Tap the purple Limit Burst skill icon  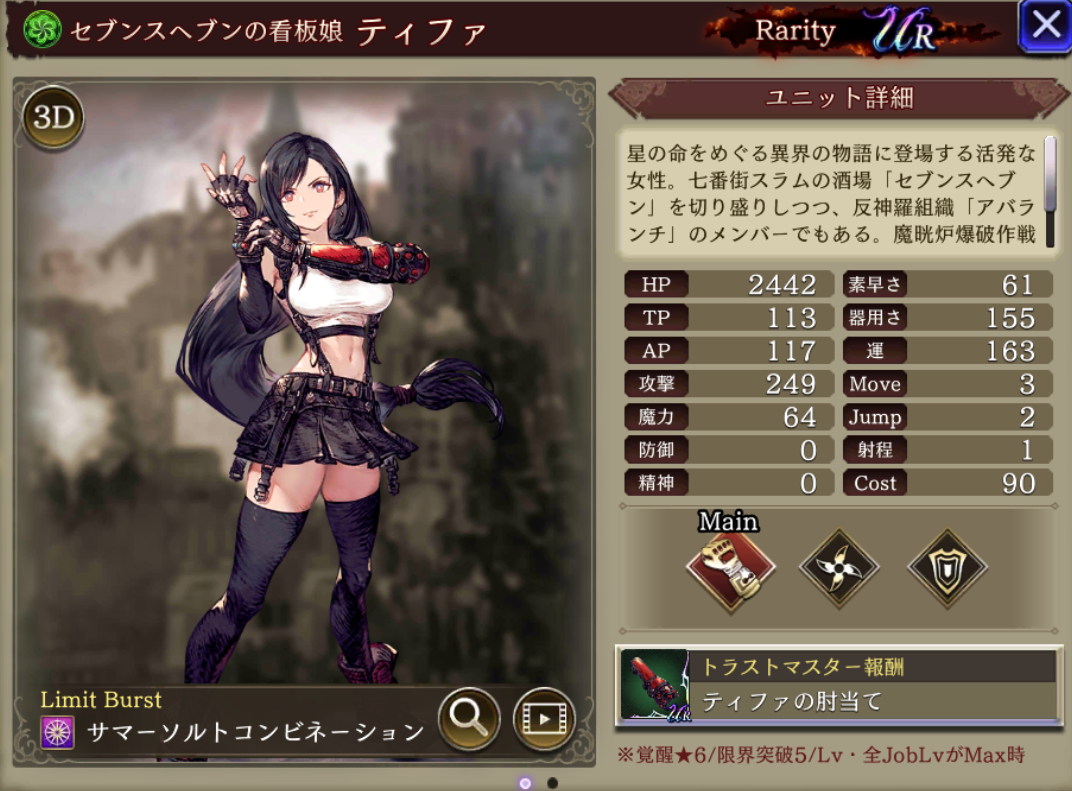[58, 733]
